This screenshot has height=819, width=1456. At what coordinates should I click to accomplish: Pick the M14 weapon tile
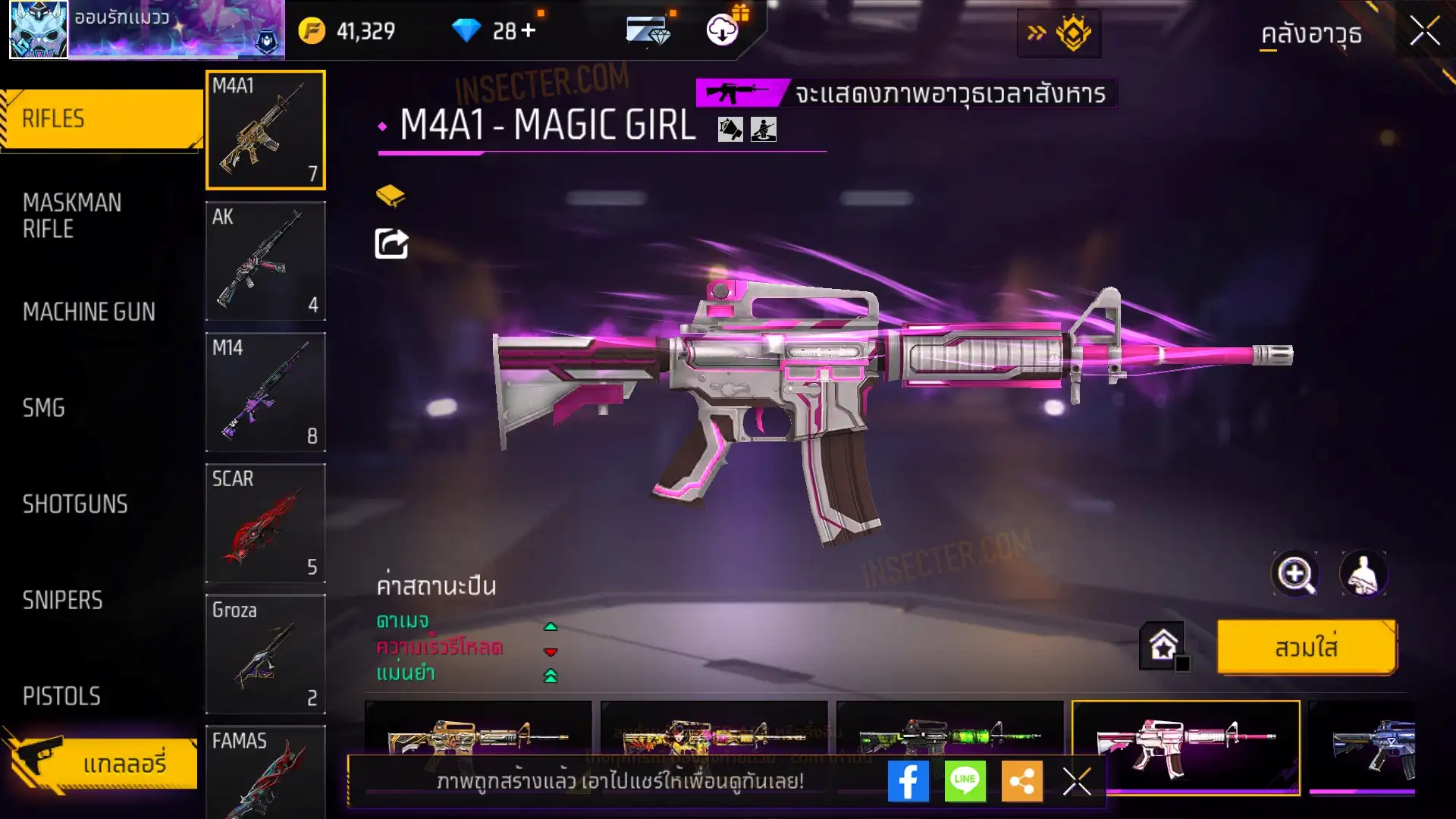[x=265, y=392]
